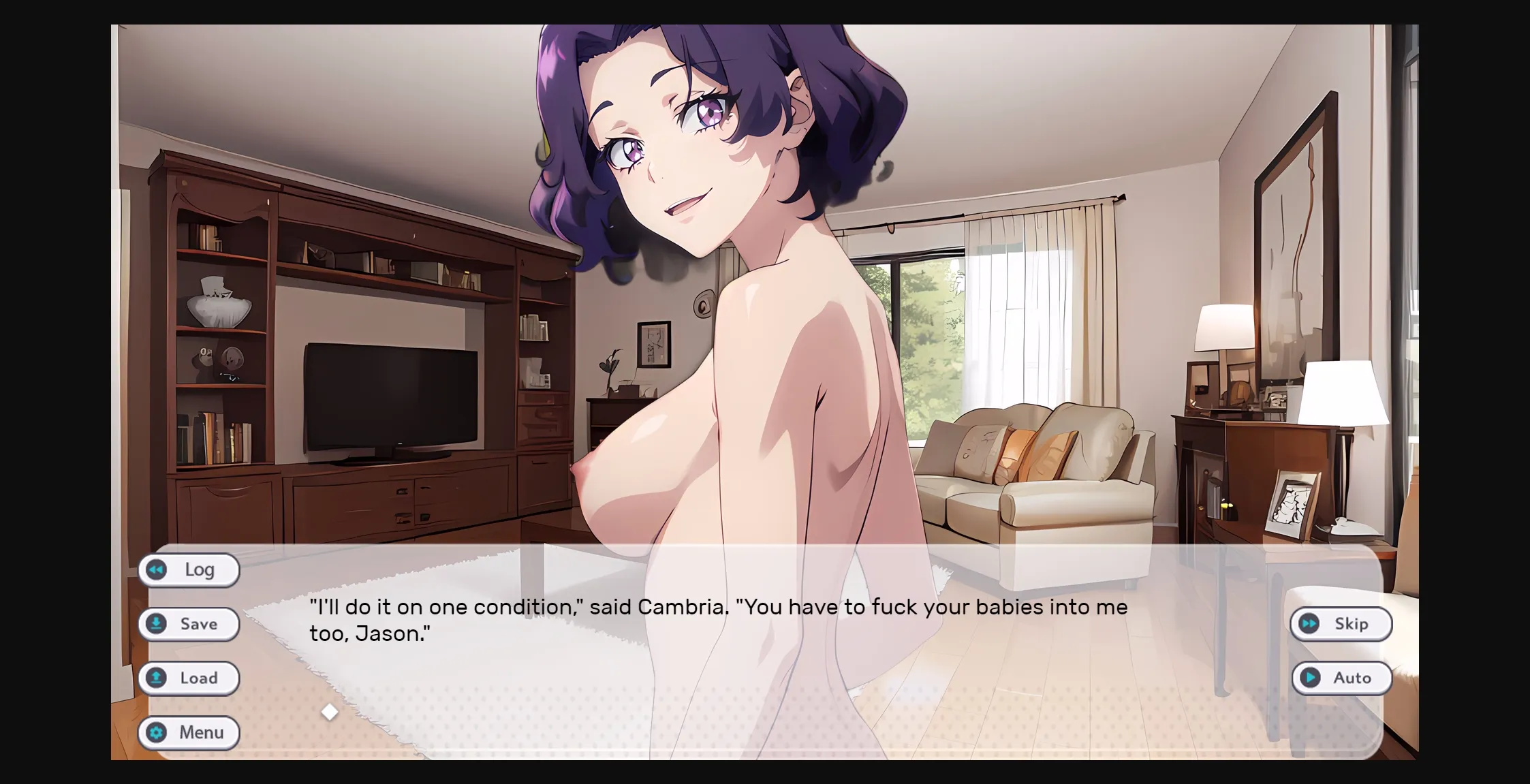Click the download icon on the Save button
The height and width of the screenshot is (784, 1530).
click(157, 624)
